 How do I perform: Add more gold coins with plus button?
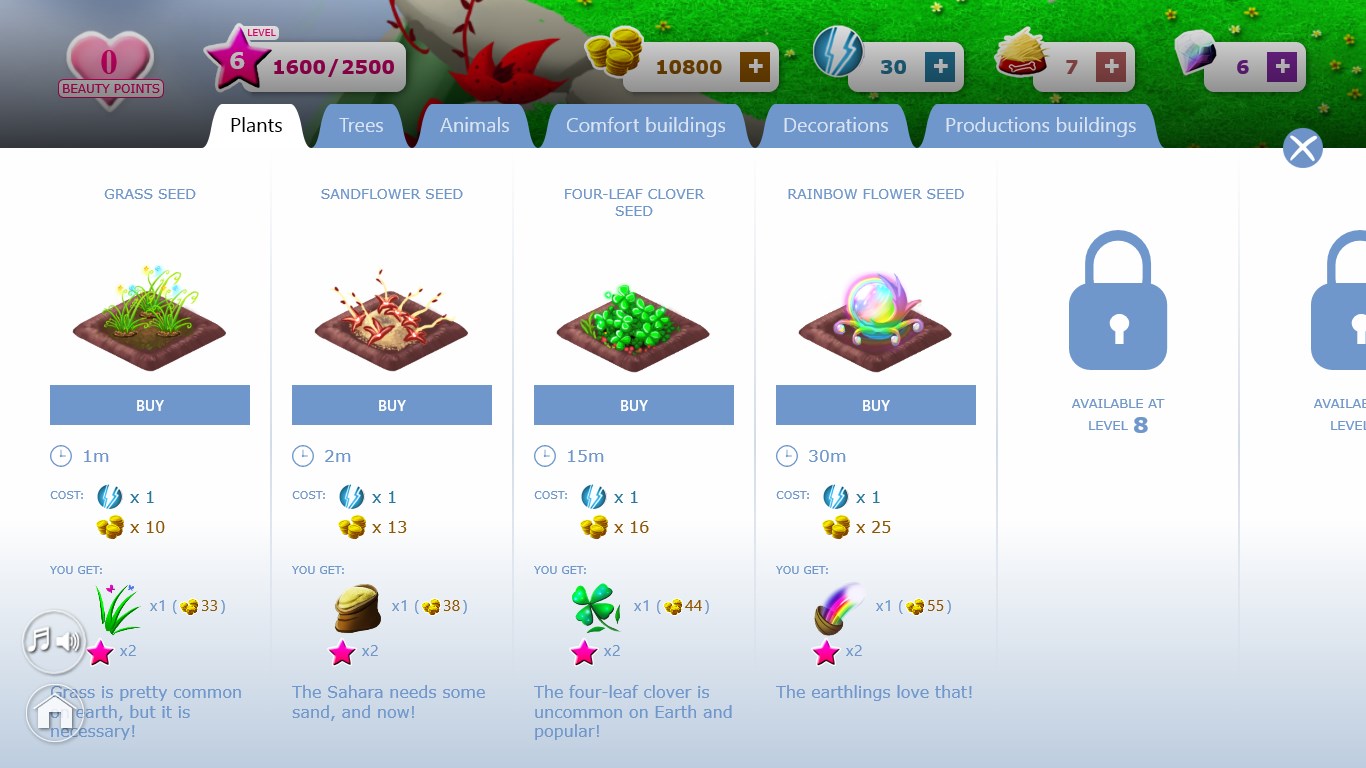[755, 67]
